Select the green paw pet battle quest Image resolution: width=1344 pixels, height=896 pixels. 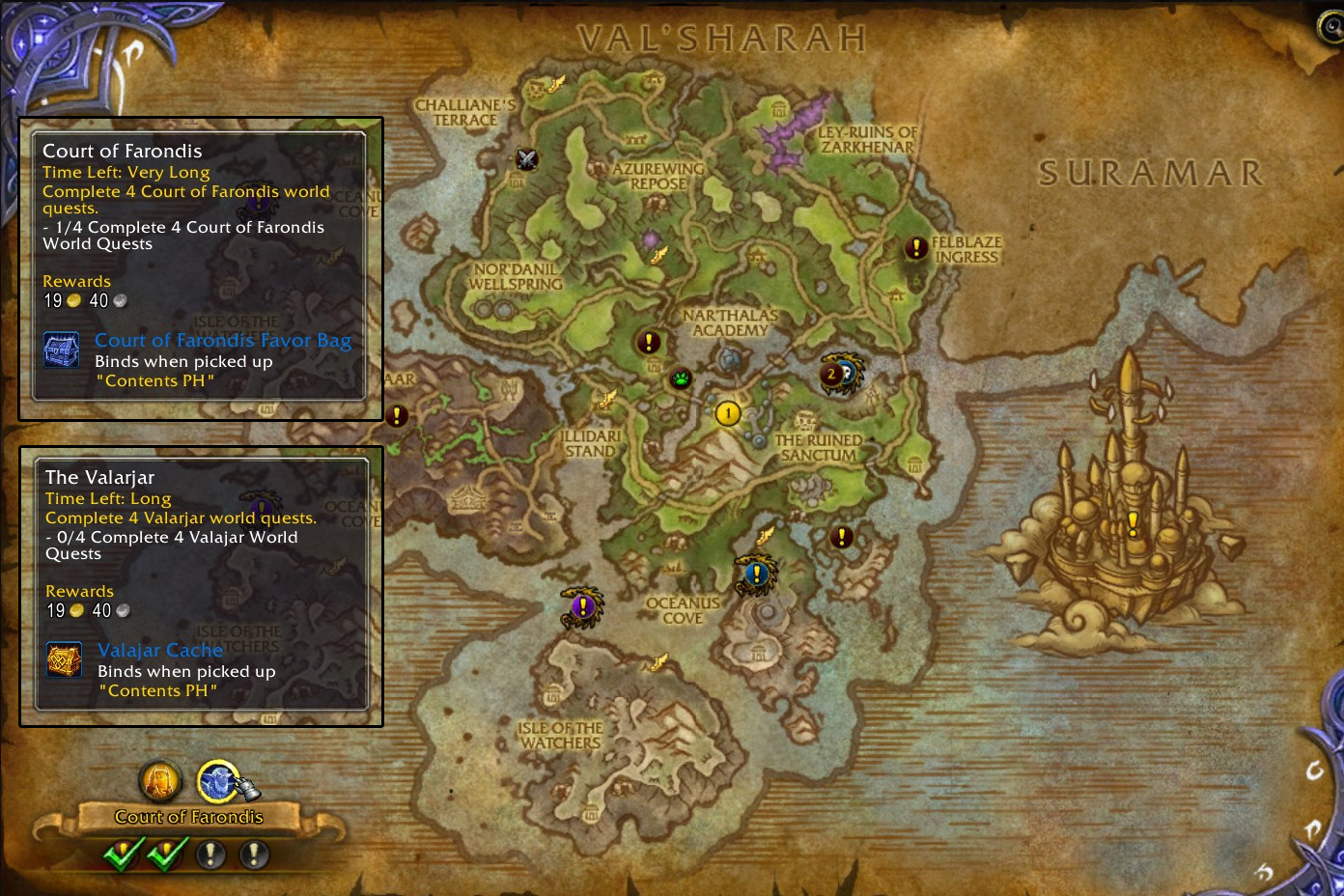point(682,378)
